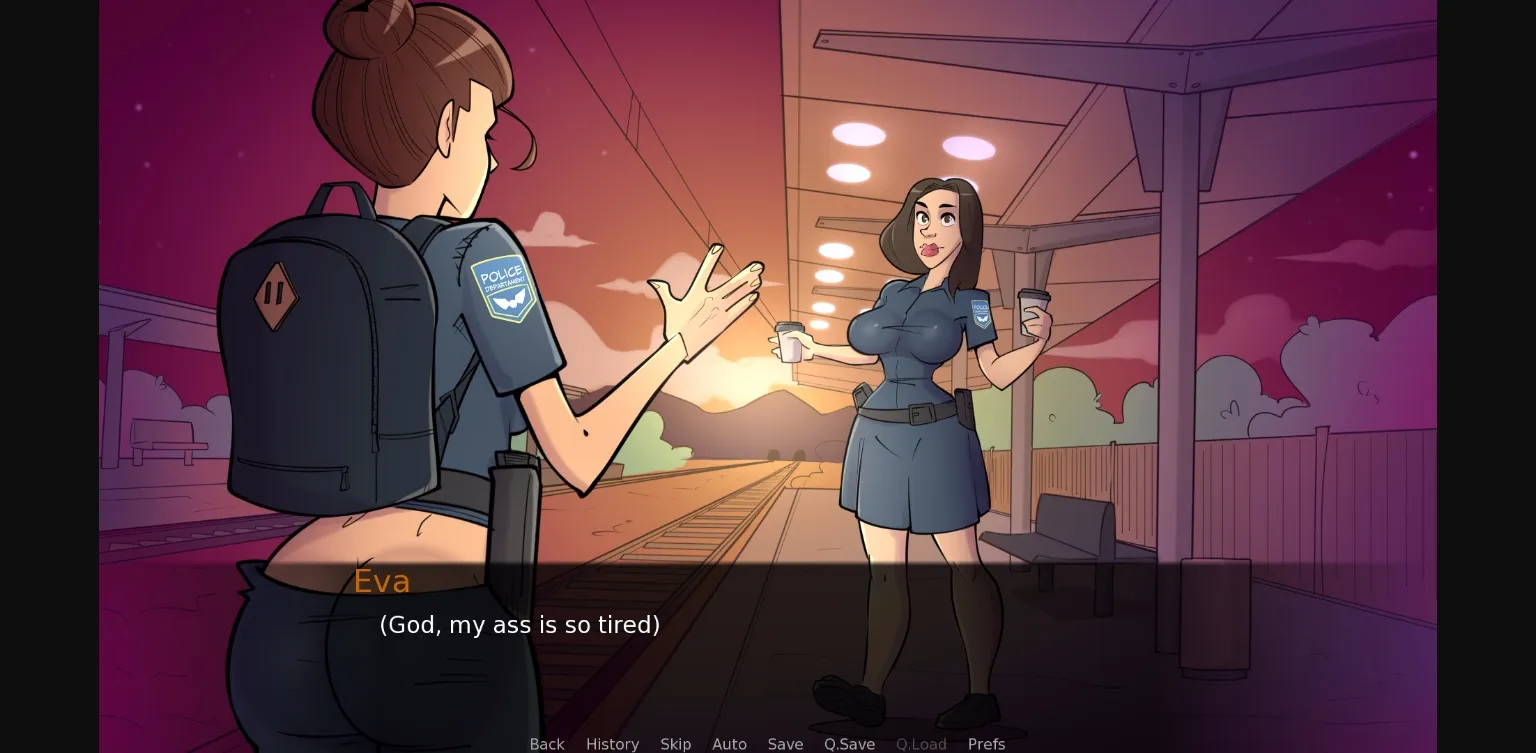Click Back to rewind the dialogue

pyautogui.click(x=546, y=744)
